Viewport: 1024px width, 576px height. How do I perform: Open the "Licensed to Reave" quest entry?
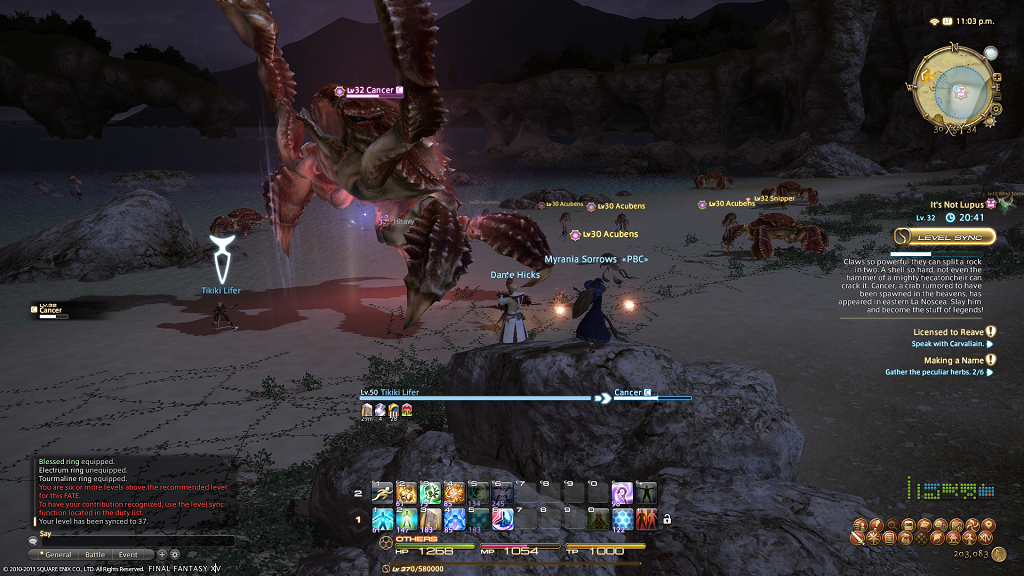coord(947,332)
